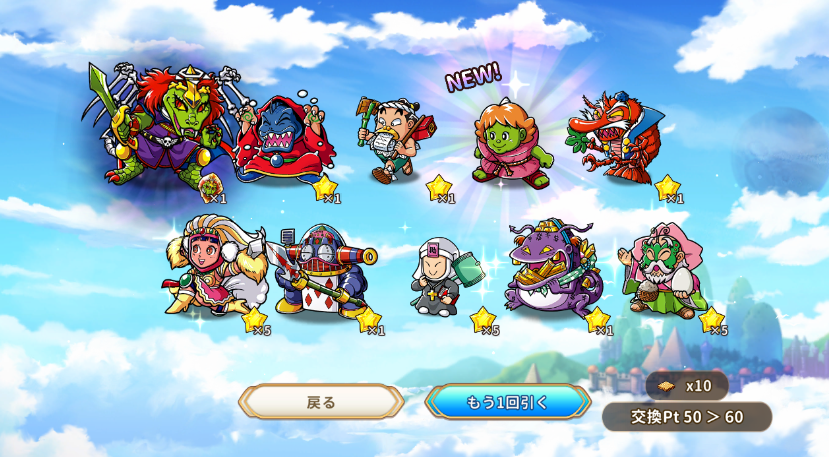829x457 pixels.
Task: Select the girl with white feathered headdress
Action: (211, 268)
